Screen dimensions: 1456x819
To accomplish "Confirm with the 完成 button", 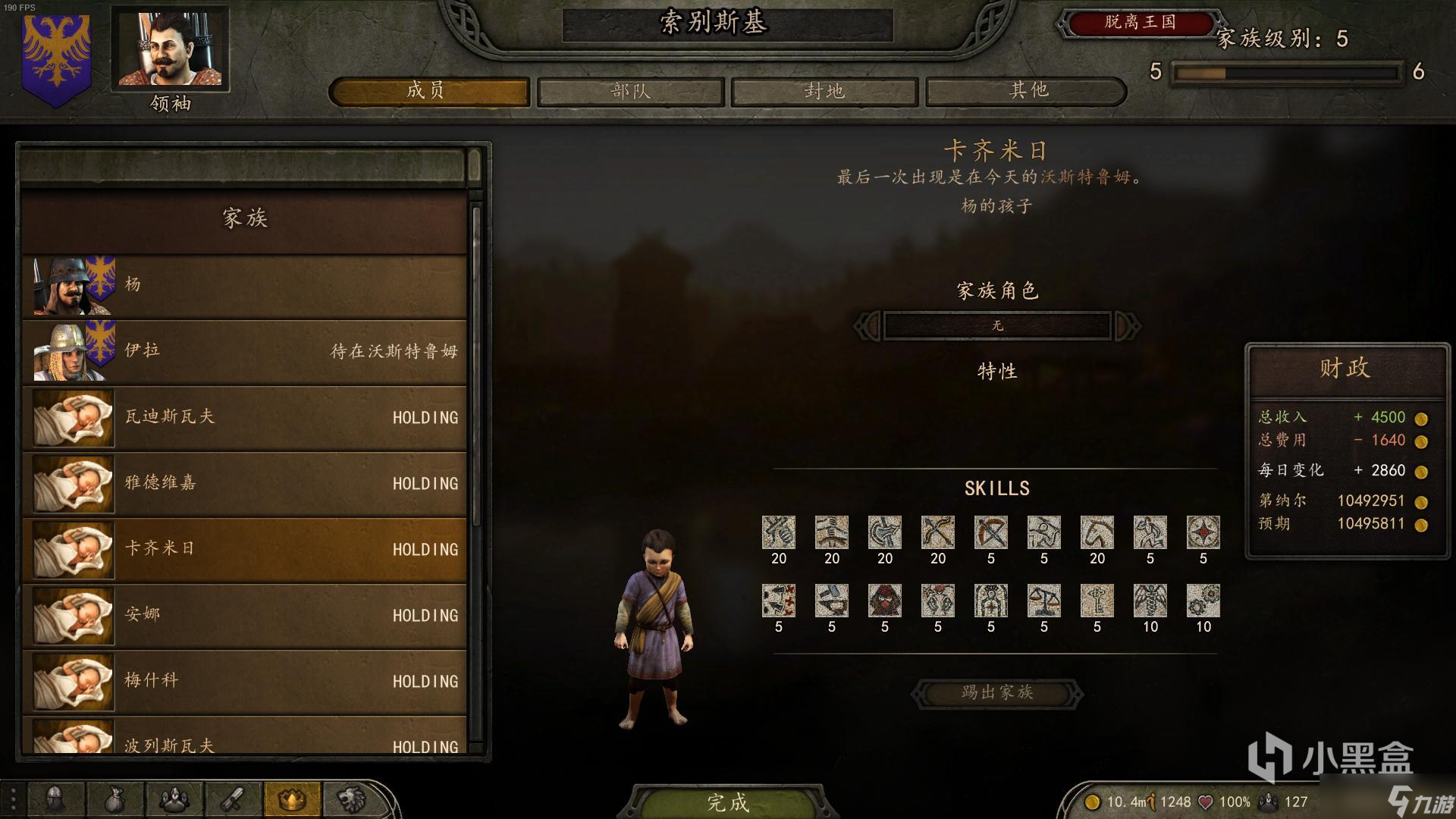I will [x=727, y=802].
